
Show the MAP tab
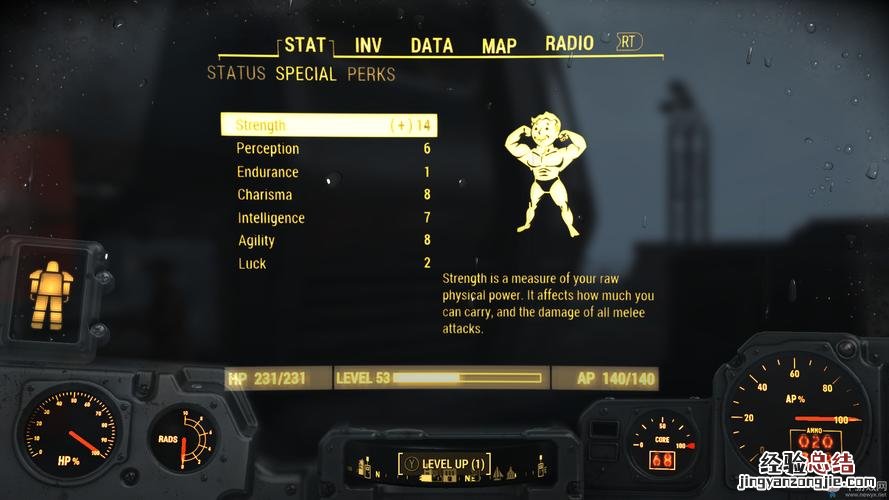point(499,45)
